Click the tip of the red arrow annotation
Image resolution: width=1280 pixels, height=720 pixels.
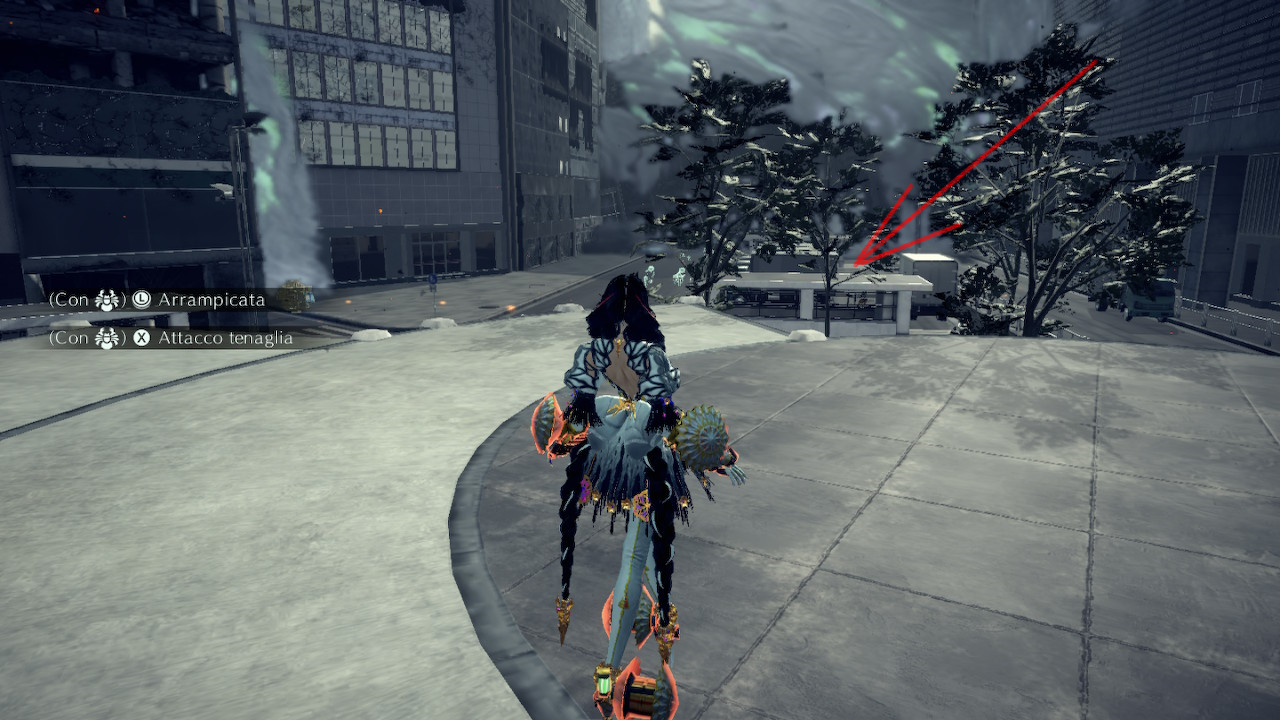pyautogui.click(x=856, y=265)
